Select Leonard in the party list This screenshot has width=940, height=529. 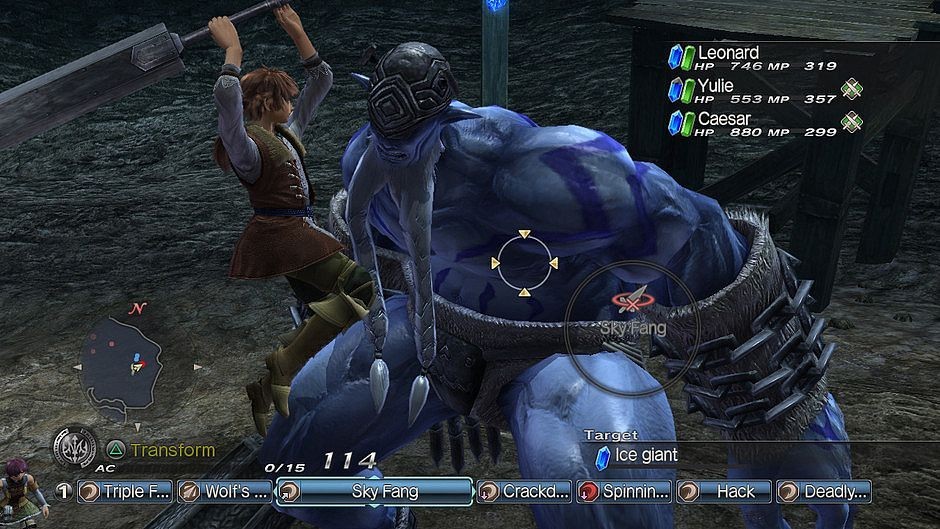coord(727,53)
